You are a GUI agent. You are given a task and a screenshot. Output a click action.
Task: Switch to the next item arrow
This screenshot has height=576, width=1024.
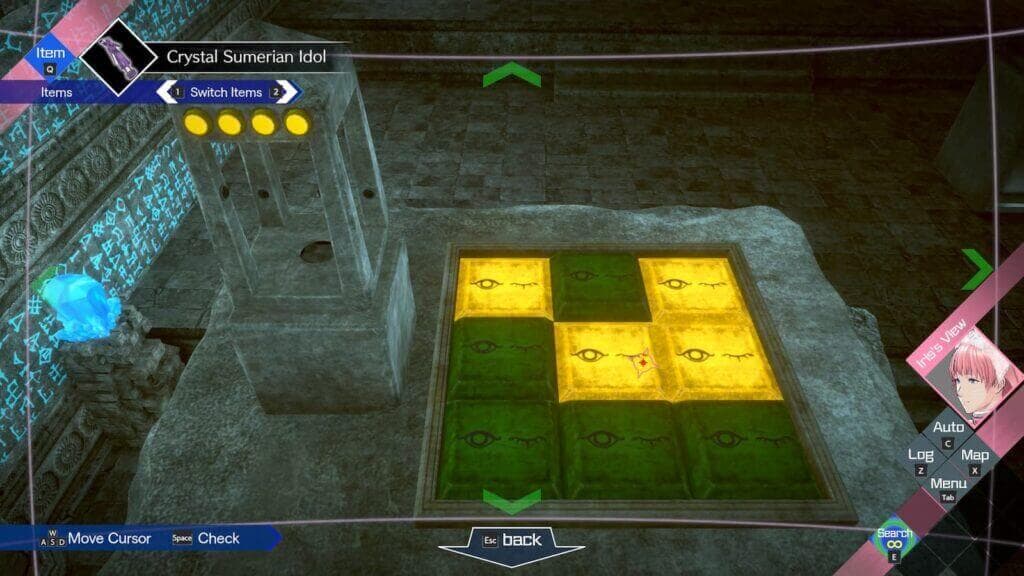281,92
